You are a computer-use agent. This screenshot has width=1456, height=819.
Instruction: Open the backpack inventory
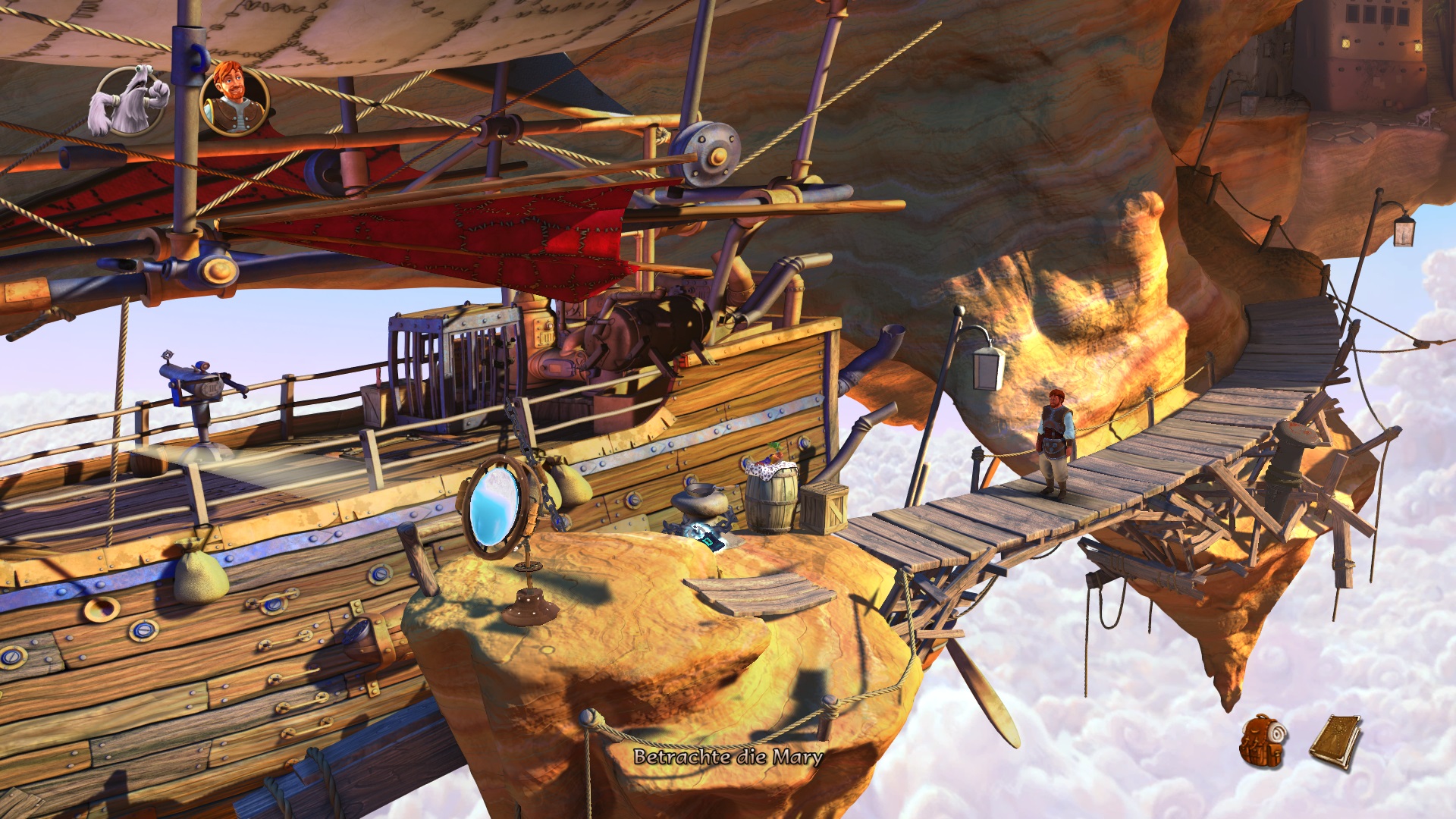[x=1263, y=741]
